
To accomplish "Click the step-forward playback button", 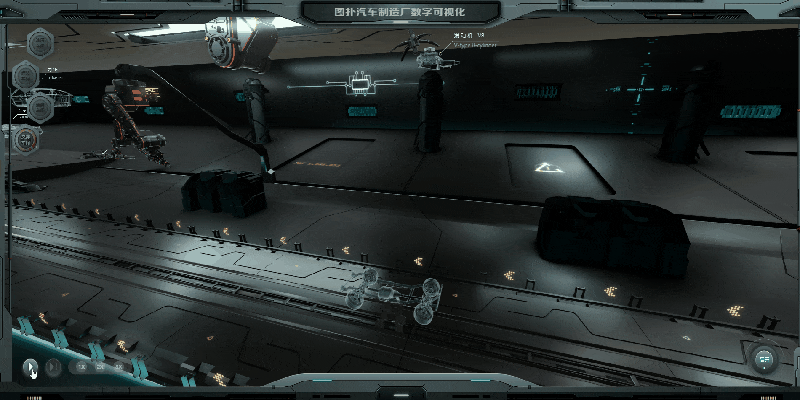I will click(x=53, y=367).
